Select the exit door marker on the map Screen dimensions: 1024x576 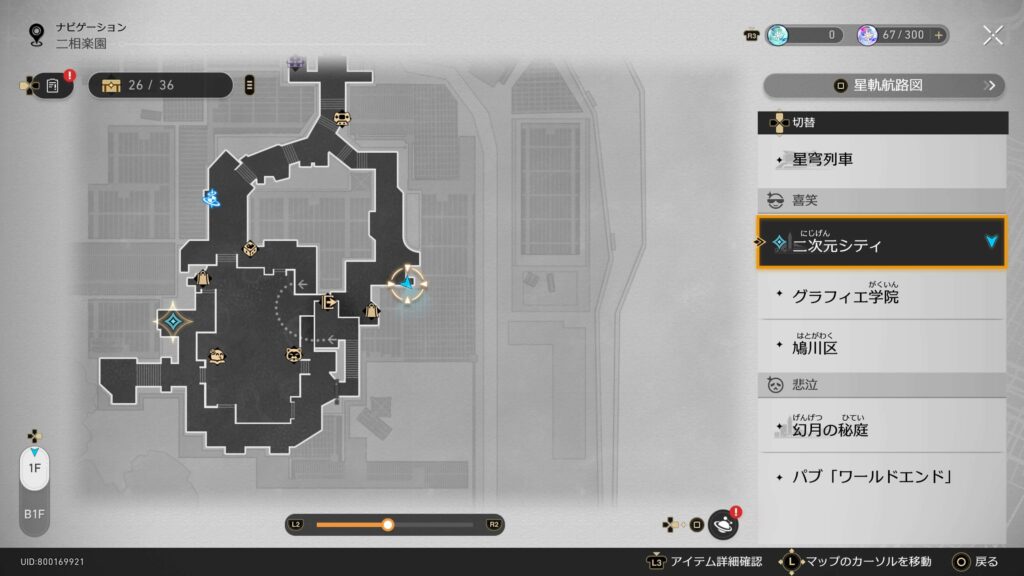pyautogui.click(x=329, y=301)
